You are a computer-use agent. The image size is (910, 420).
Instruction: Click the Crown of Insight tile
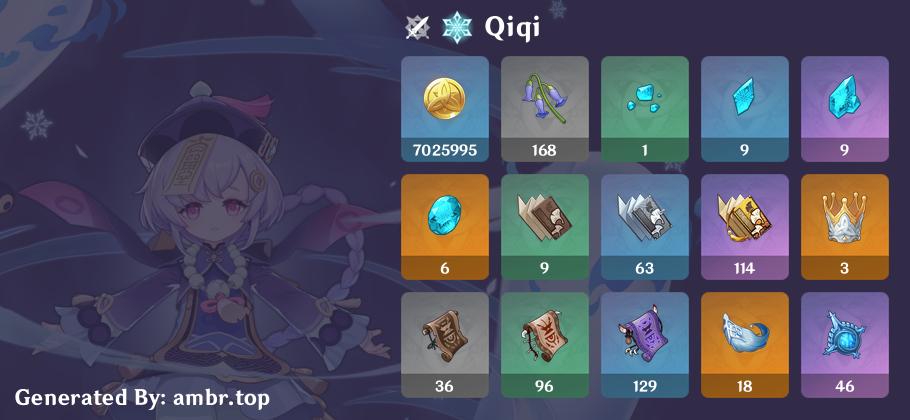pyautogui.click(x=845, y=226)
